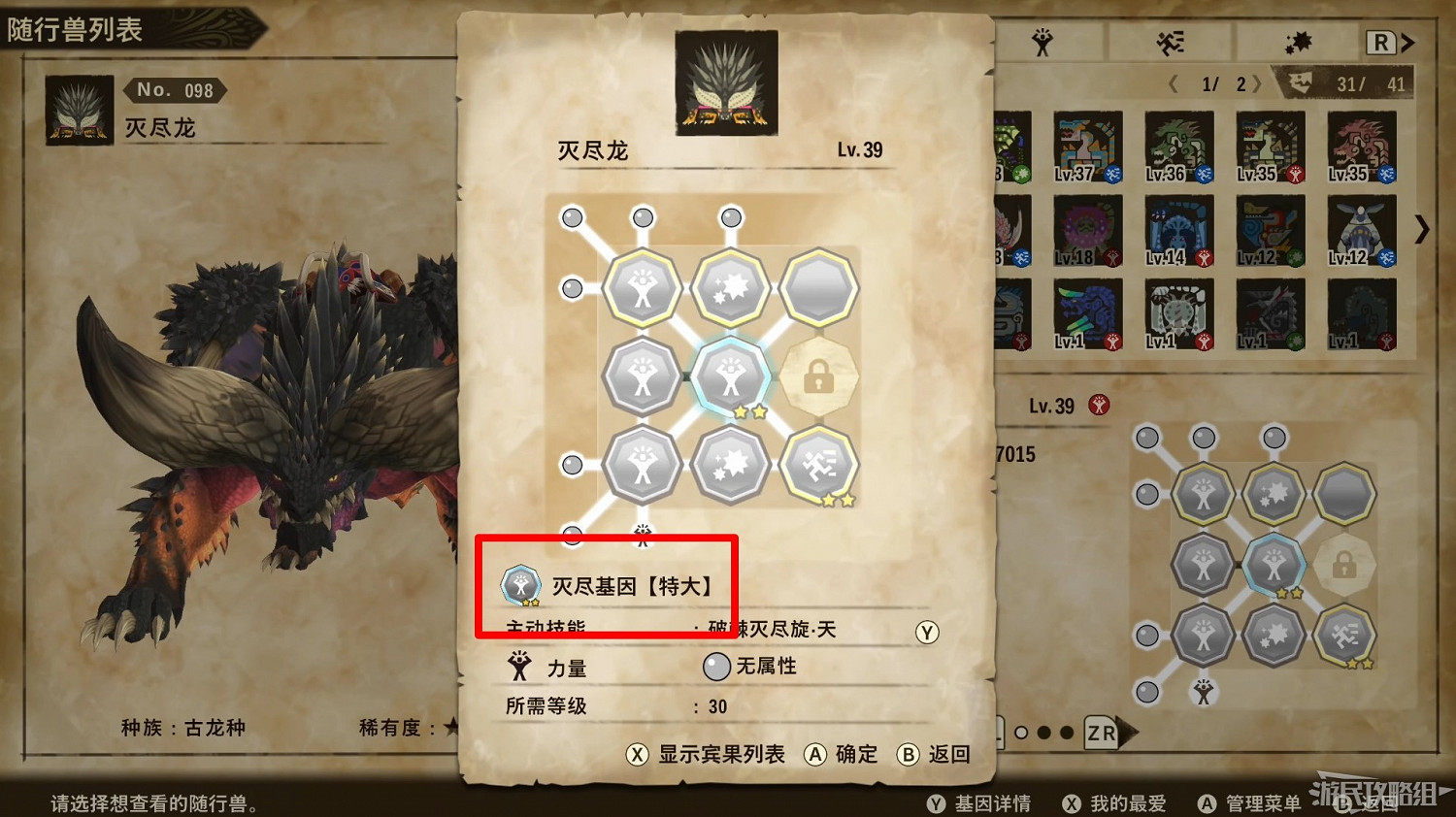Click the locked gene slot on the grid

pyautogui.click(x=820, y=378)
